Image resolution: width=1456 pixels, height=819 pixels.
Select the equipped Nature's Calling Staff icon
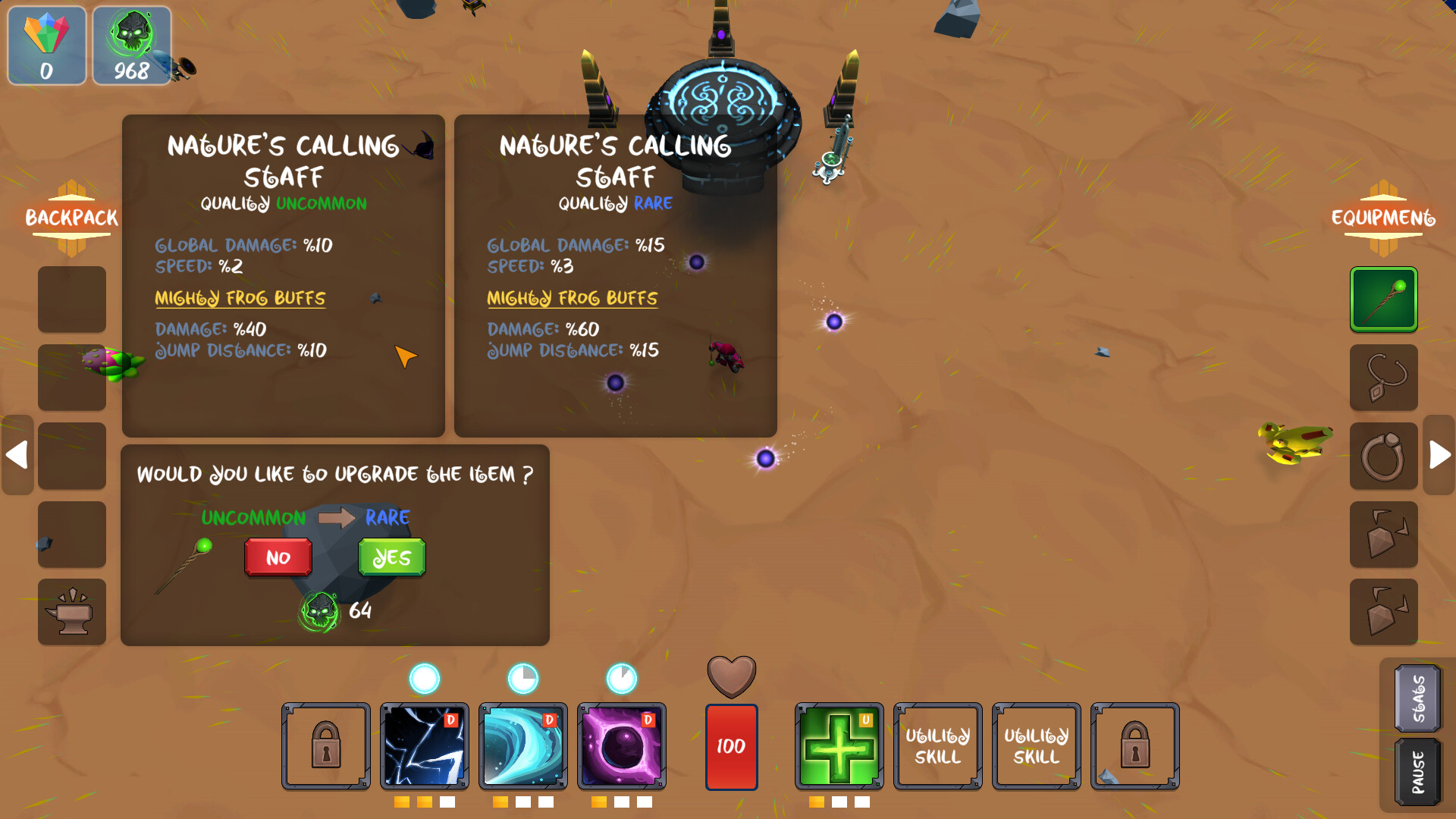1383,299
